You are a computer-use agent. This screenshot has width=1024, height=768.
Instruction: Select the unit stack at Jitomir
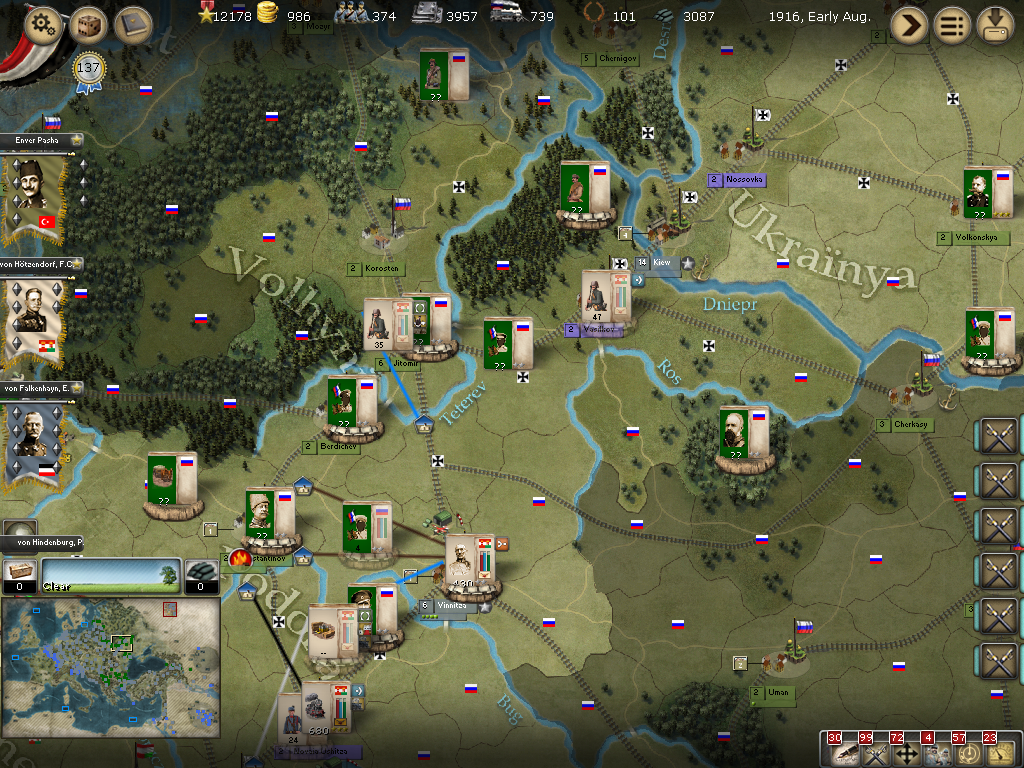[388, 325]
